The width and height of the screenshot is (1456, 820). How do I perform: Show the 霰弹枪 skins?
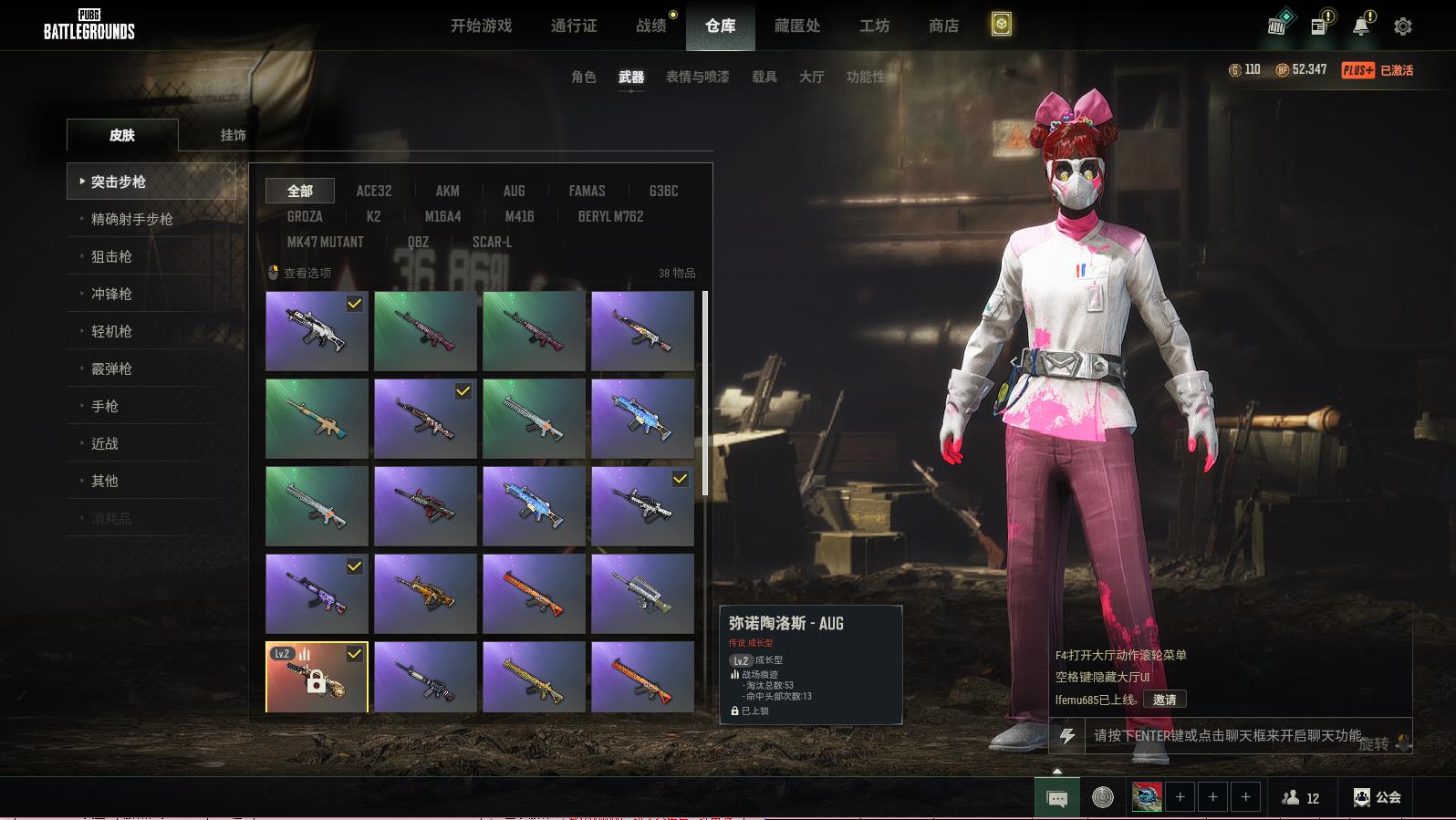point(111,368)
